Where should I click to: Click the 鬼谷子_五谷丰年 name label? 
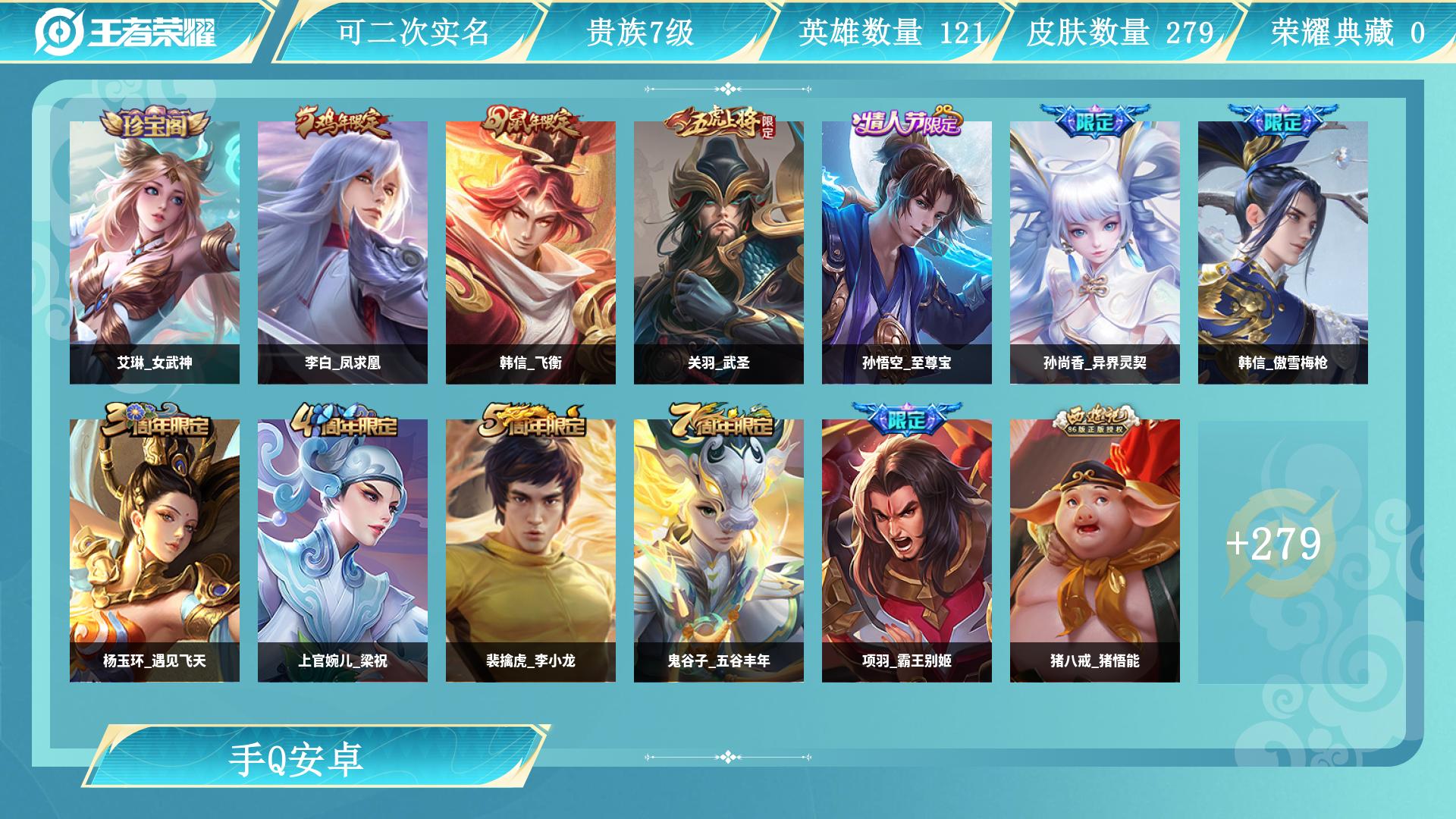point(718,661)
